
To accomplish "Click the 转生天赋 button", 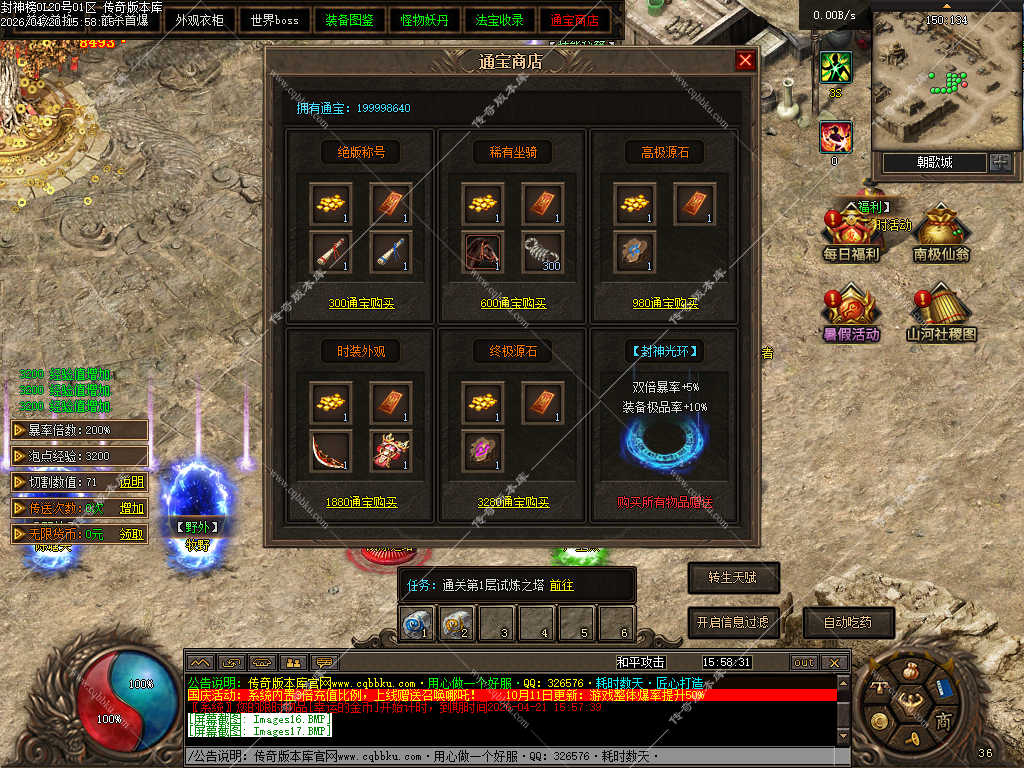I will (733, 577).
